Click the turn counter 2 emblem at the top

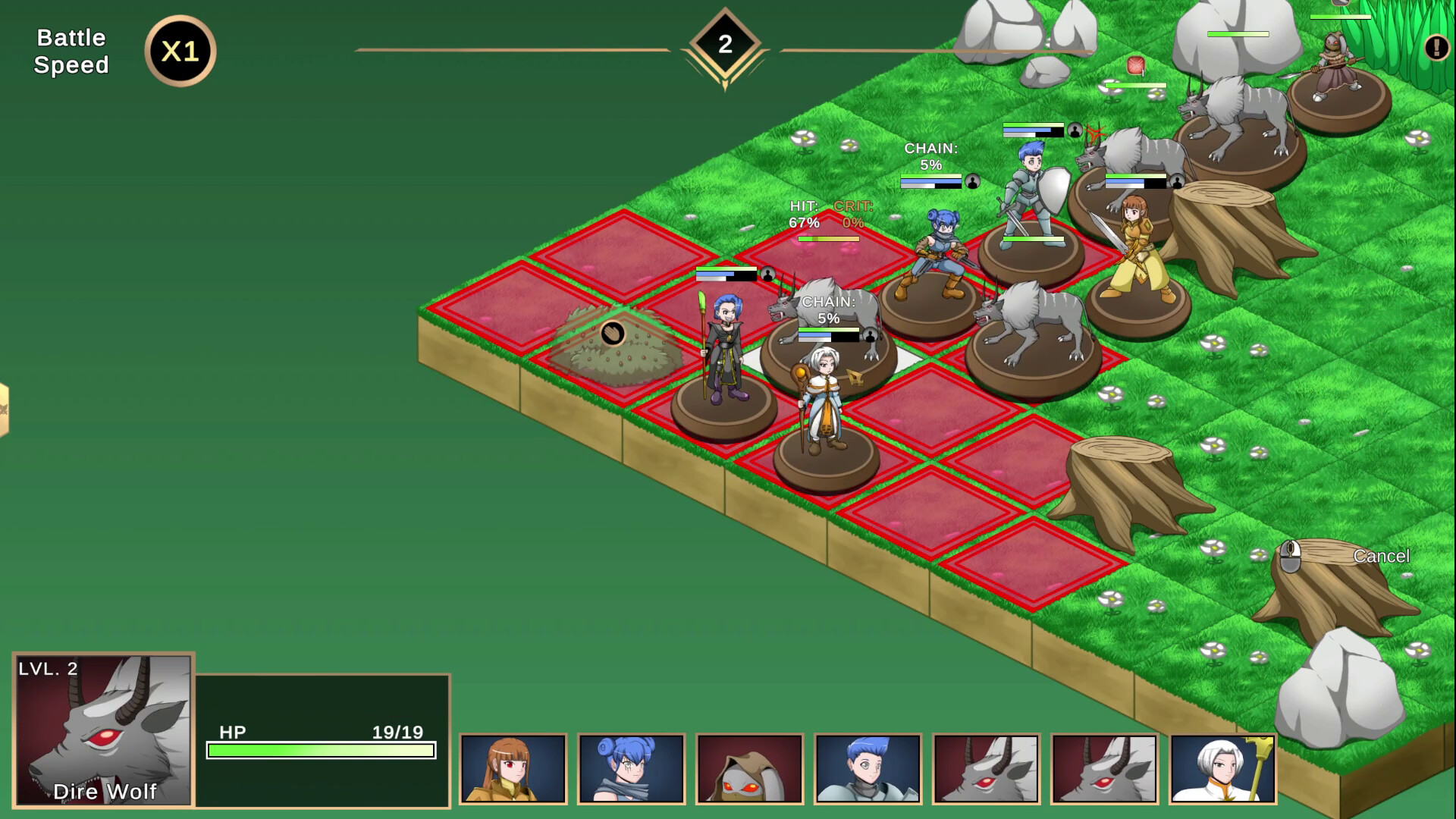[x=724, y=42]
